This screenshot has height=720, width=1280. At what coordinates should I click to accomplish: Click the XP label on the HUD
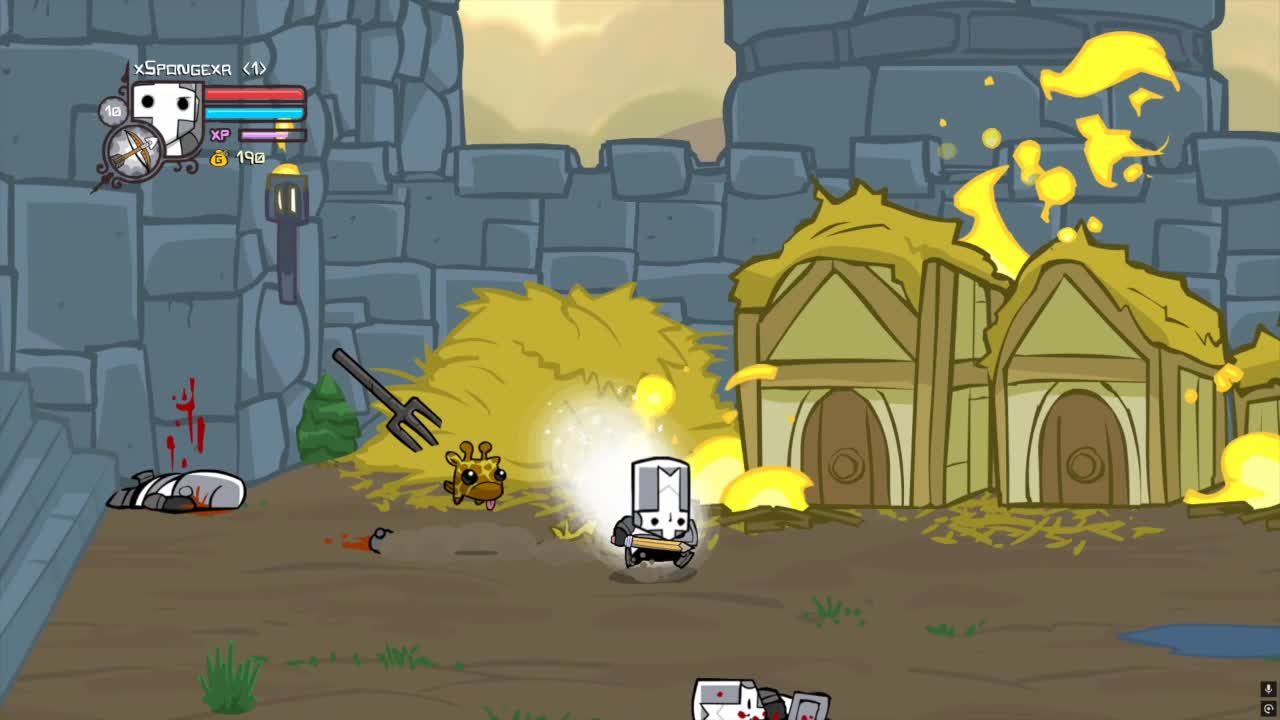click(x=222, y=133)
